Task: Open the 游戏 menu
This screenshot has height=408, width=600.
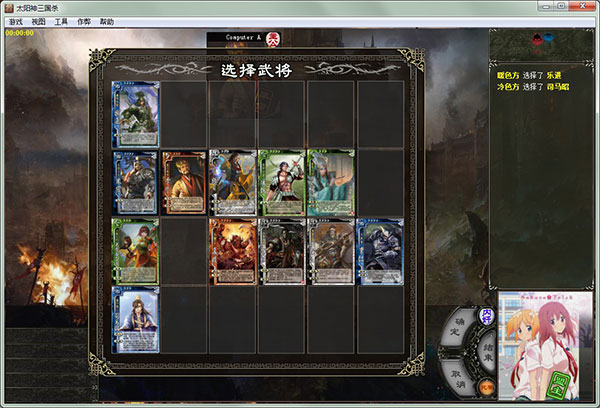Action: click(x=15, y=21)
